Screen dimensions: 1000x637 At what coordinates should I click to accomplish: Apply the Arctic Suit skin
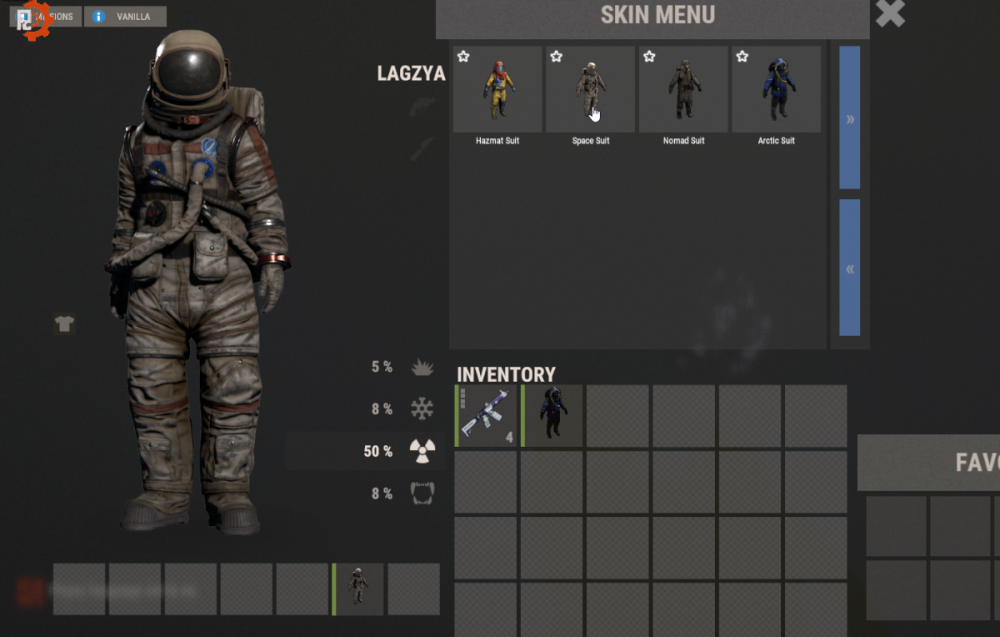776,90
